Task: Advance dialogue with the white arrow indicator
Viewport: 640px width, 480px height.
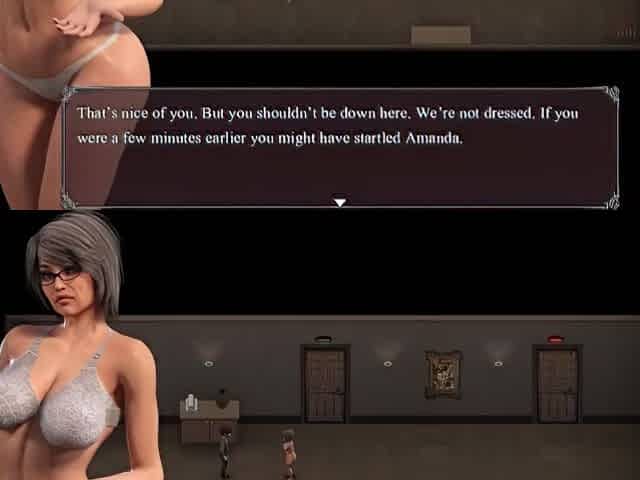Action: point(340,202)
